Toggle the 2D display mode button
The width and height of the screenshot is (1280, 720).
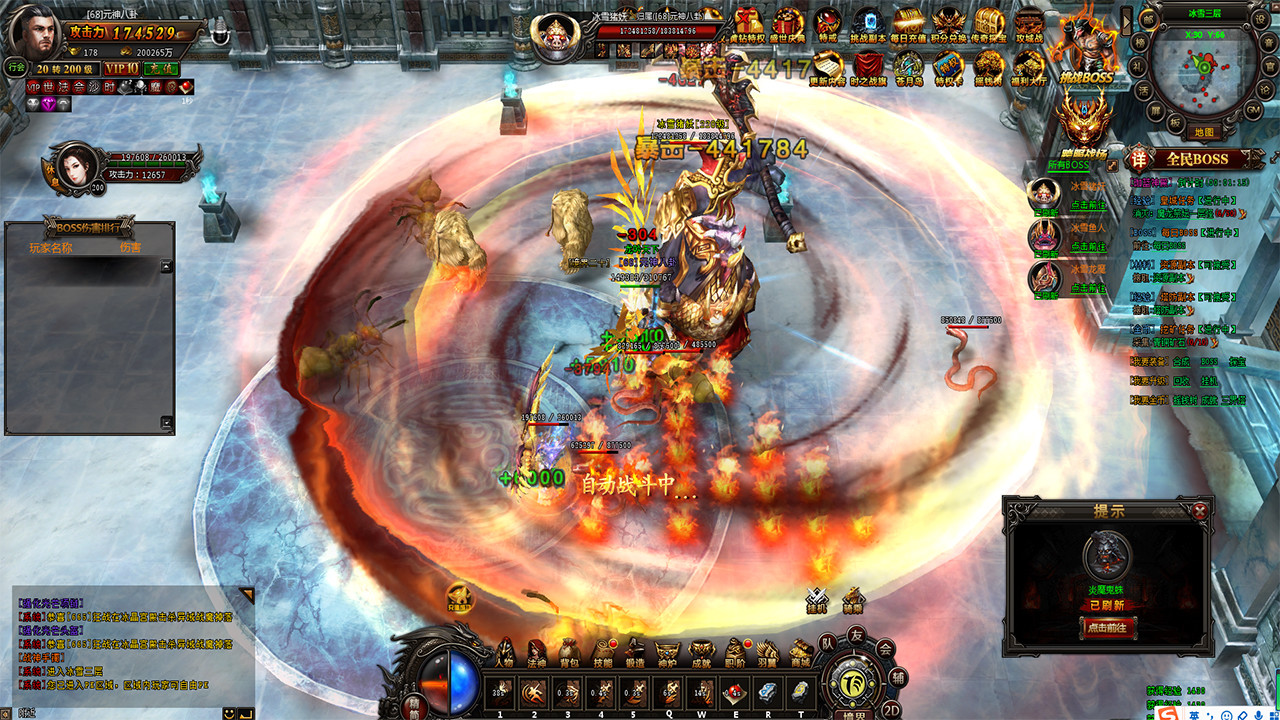[x=892, y=708]
